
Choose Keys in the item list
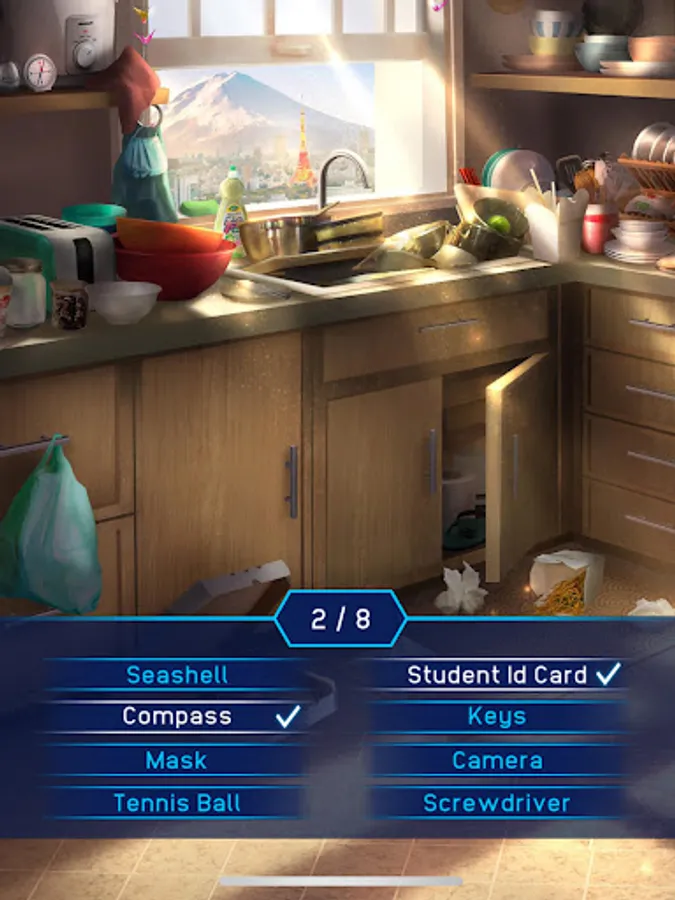(497, 717)
